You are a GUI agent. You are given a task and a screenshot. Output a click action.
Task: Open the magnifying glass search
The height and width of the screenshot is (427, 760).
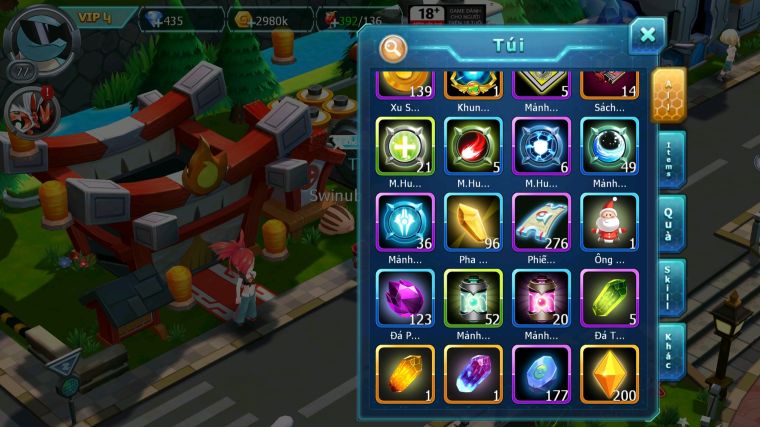(x=393, y=48)
